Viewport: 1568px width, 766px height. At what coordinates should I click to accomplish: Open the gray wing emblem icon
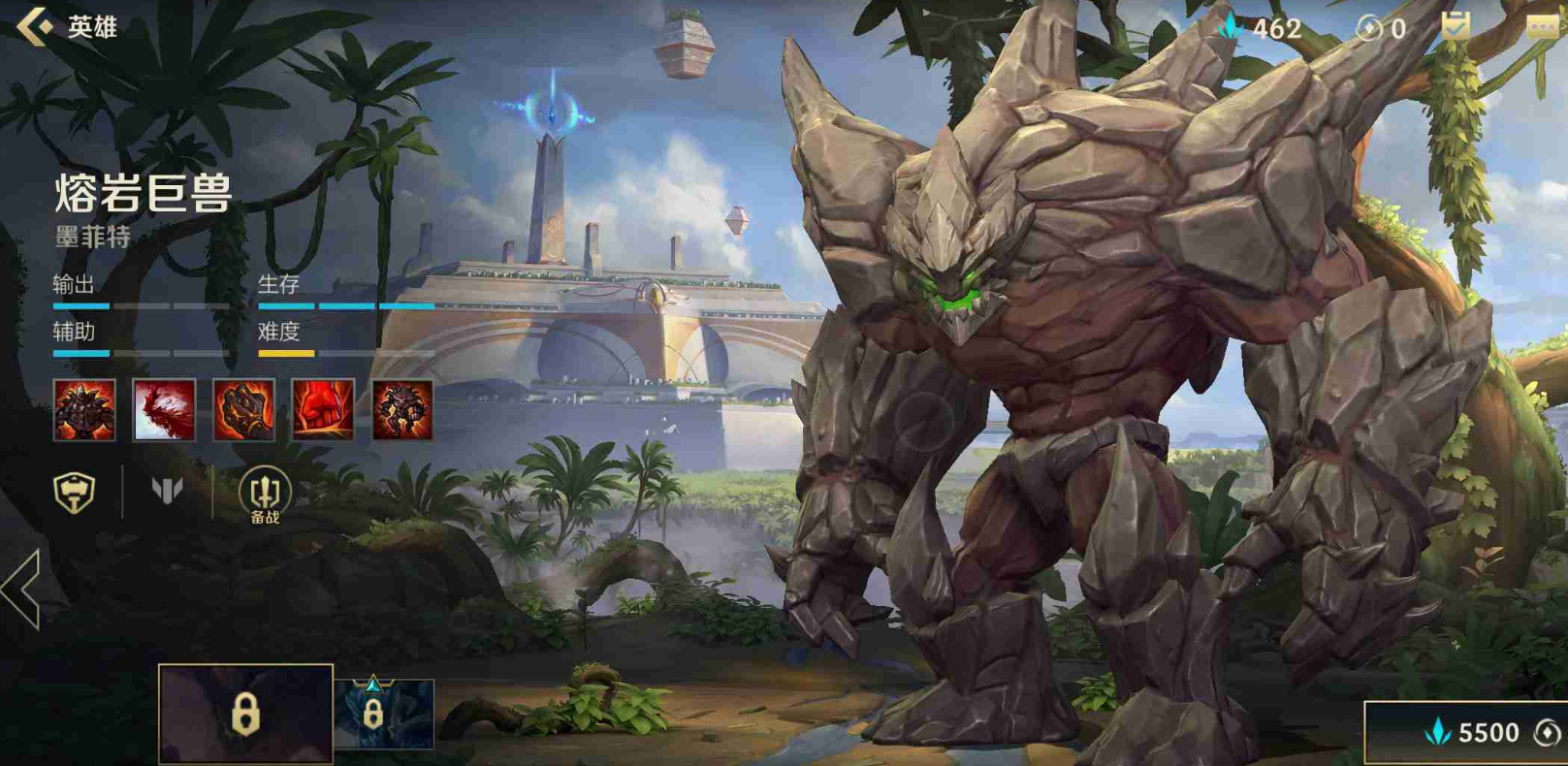[x=167, y=491]
